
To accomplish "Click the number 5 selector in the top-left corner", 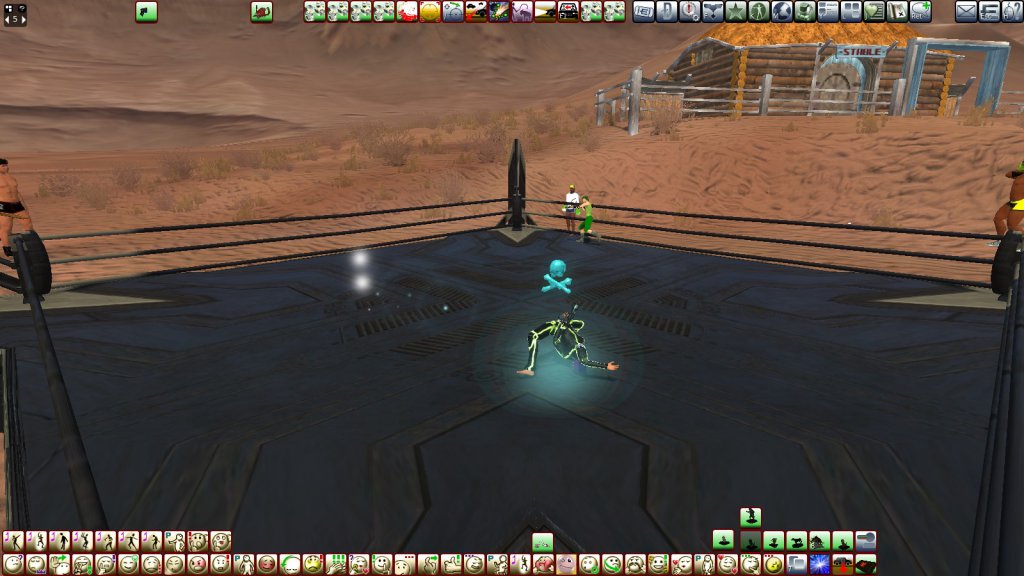I will click(15, 14).
